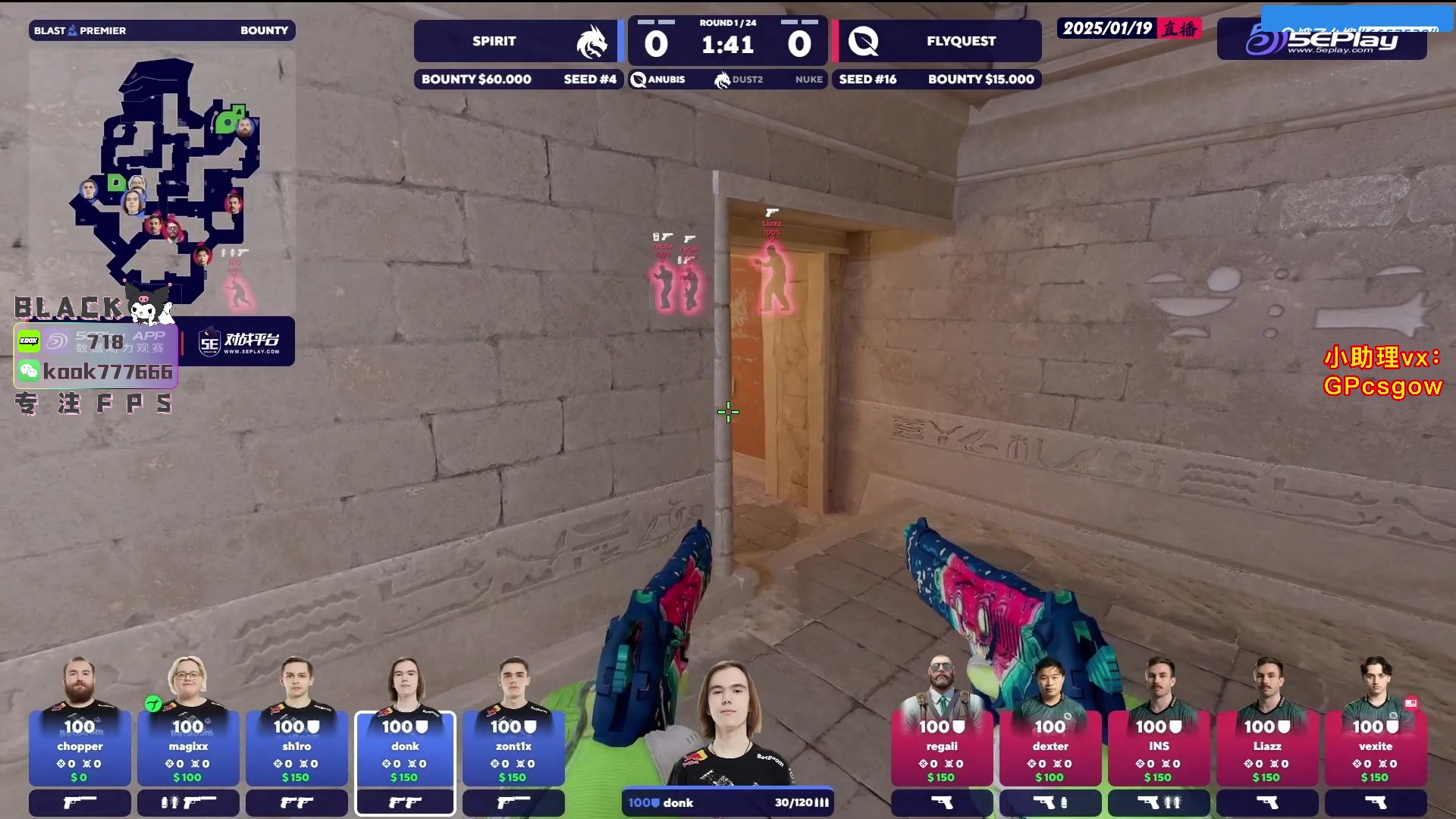Select donk's spectated player nameplate
The height and width of the screenshot is (819, 1456).
[x=727, y=802]
